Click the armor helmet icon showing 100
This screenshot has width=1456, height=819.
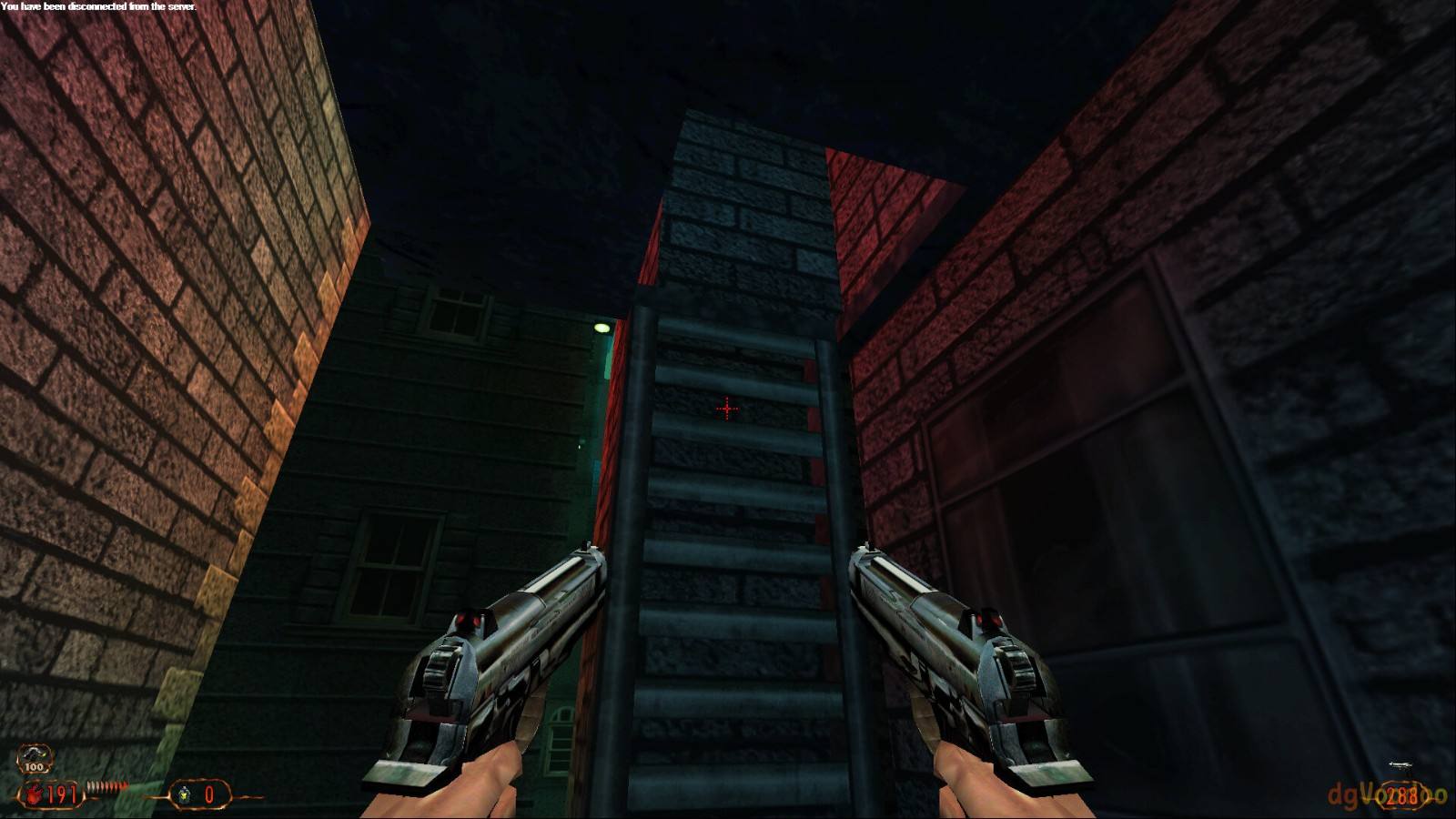click(x=35, y=758)
